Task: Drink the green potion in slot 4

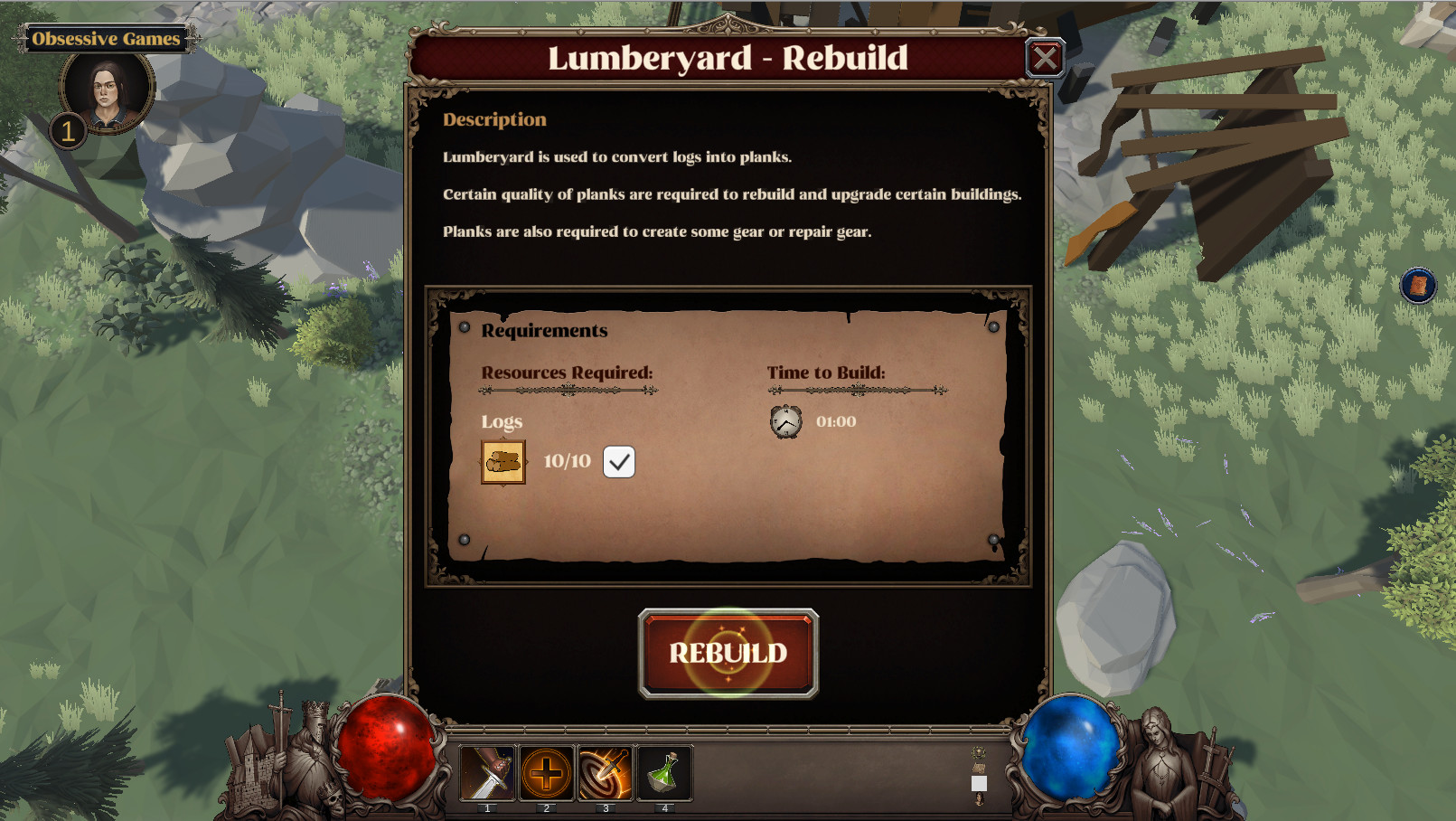Action: click(x=665, y=773)
